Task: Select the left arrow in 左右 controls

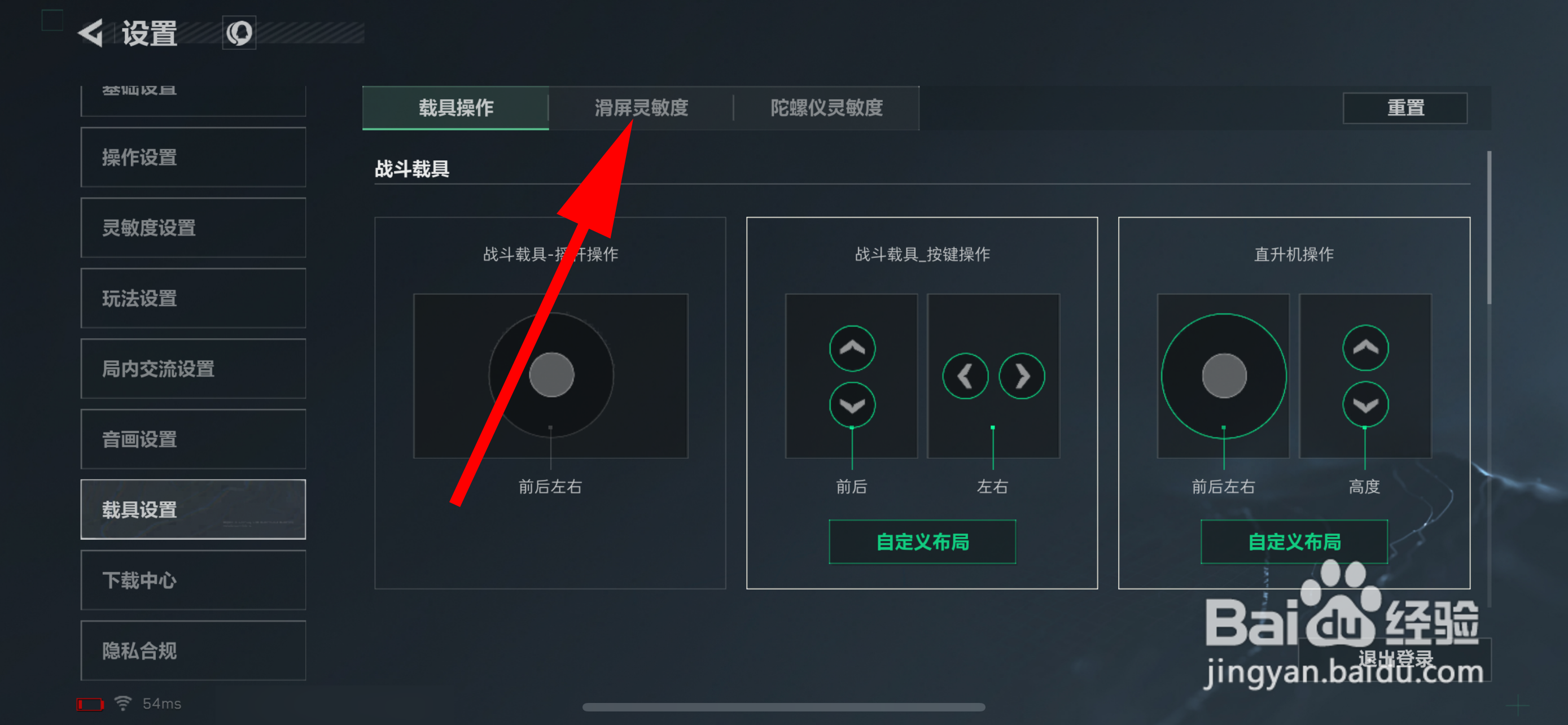Action: coord(965,376)
